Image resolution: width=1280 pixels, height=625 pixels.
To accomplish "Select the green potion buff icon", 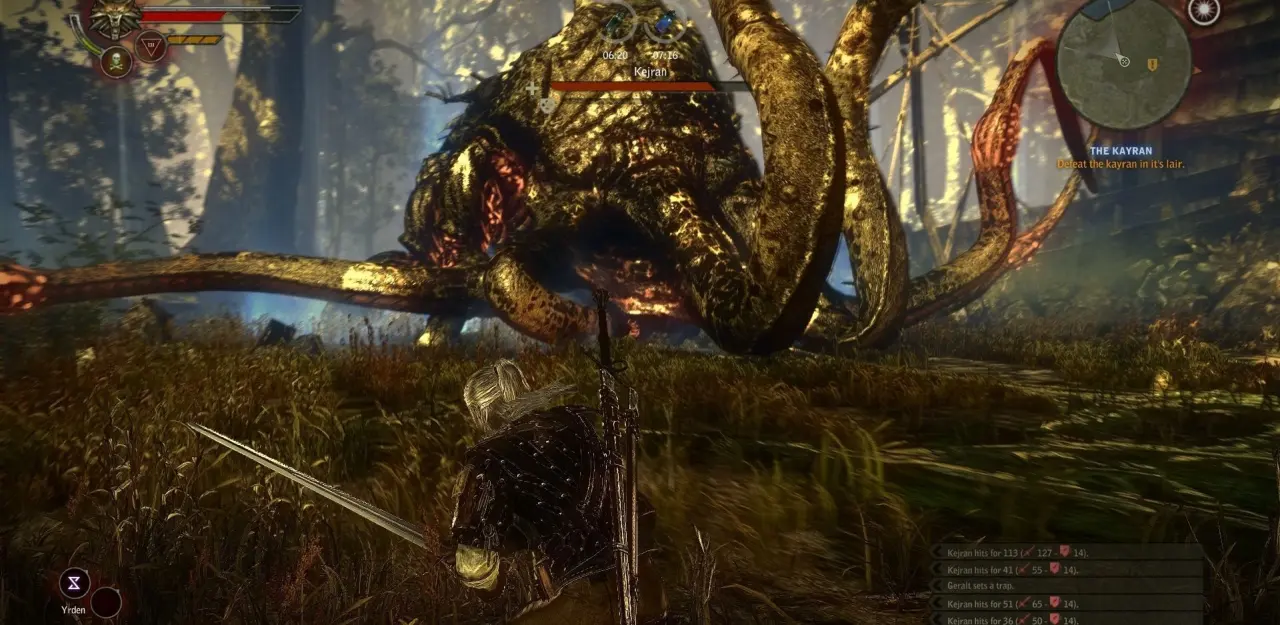I will [616, 22].
